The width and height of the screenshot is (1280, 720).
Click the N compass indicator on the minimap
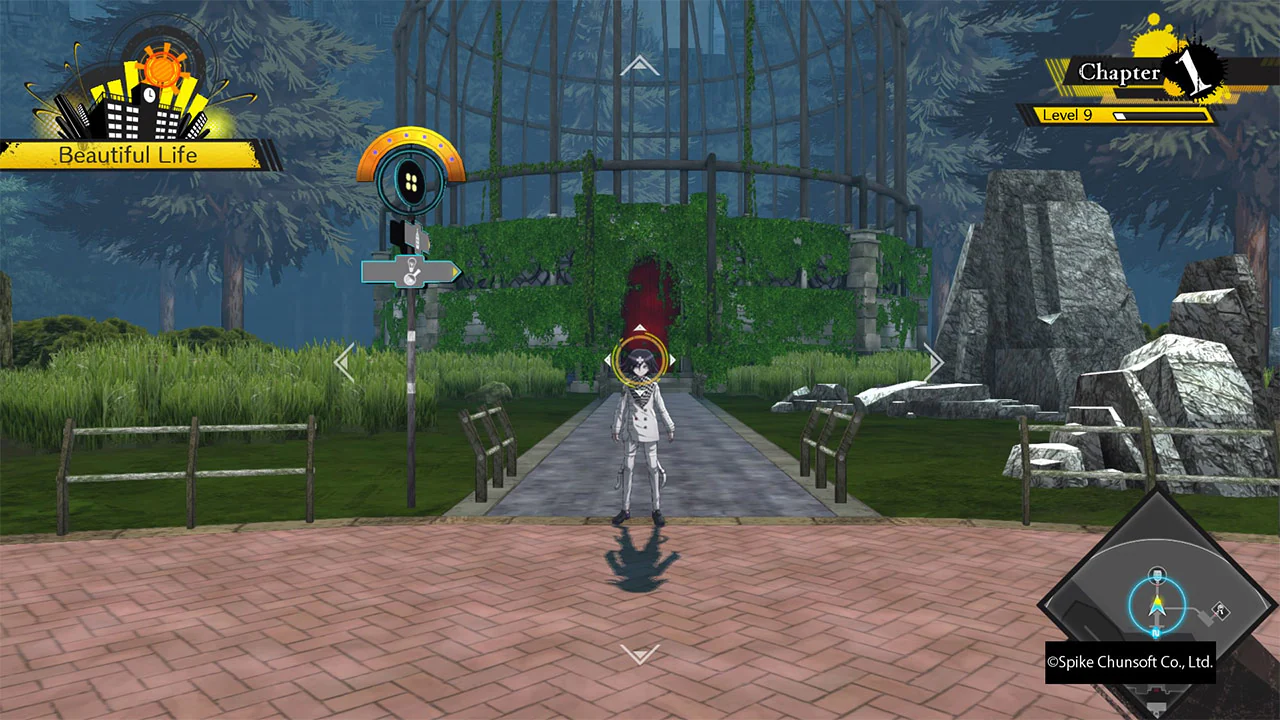coord(1155,632)
